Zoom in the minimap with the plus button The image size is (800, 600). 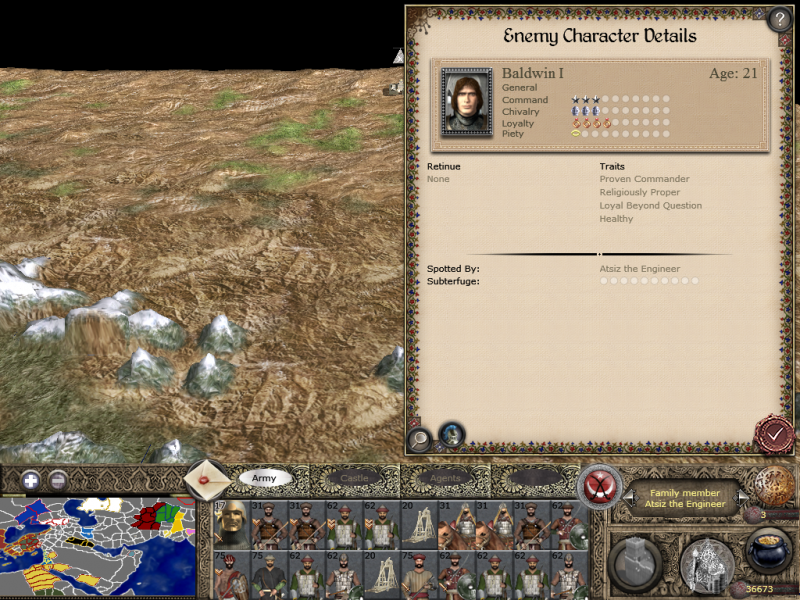coord(31,479)
